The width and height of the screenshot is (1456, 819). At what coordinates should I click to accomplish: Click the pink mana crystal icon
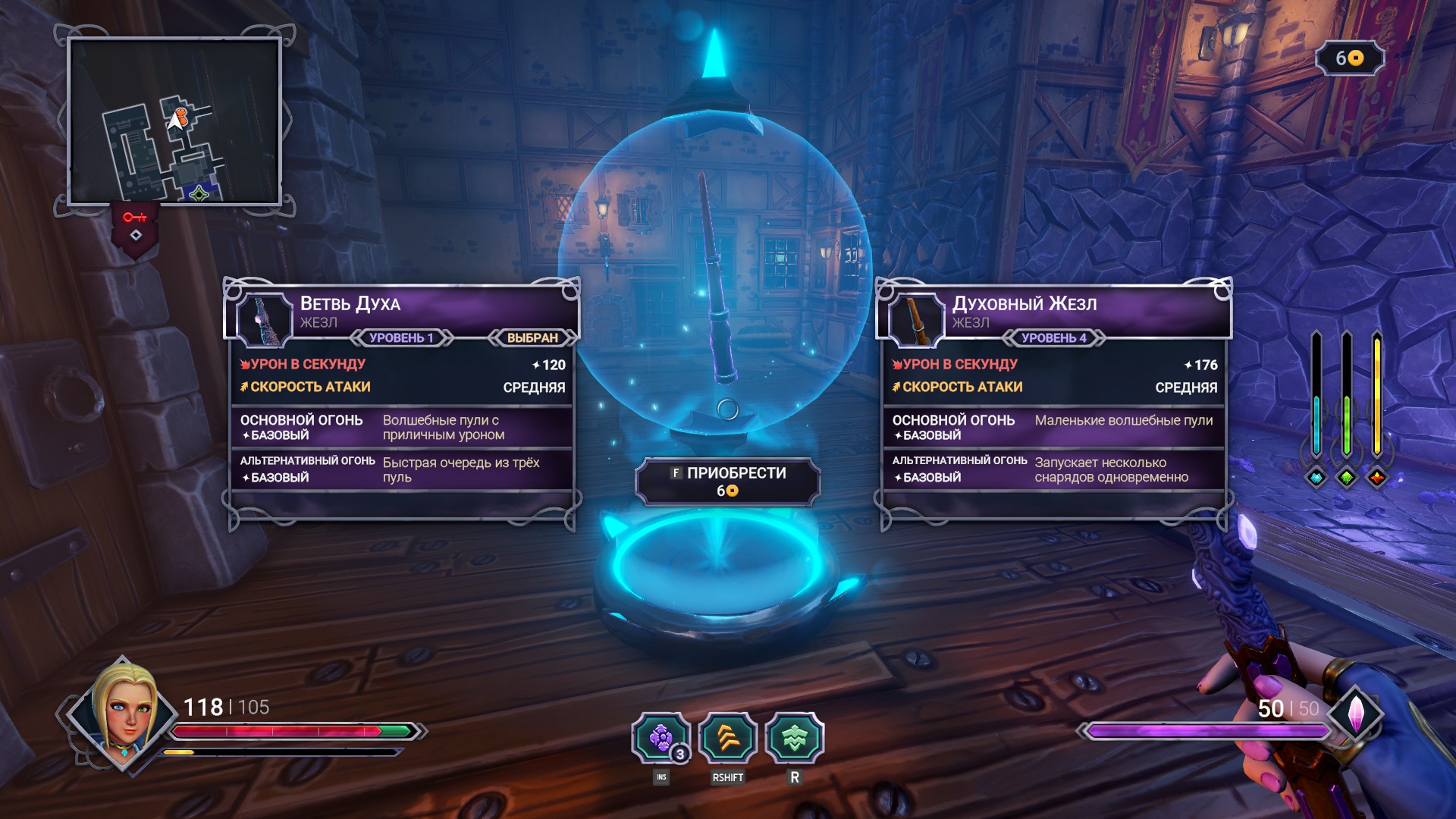(1356, 714)
